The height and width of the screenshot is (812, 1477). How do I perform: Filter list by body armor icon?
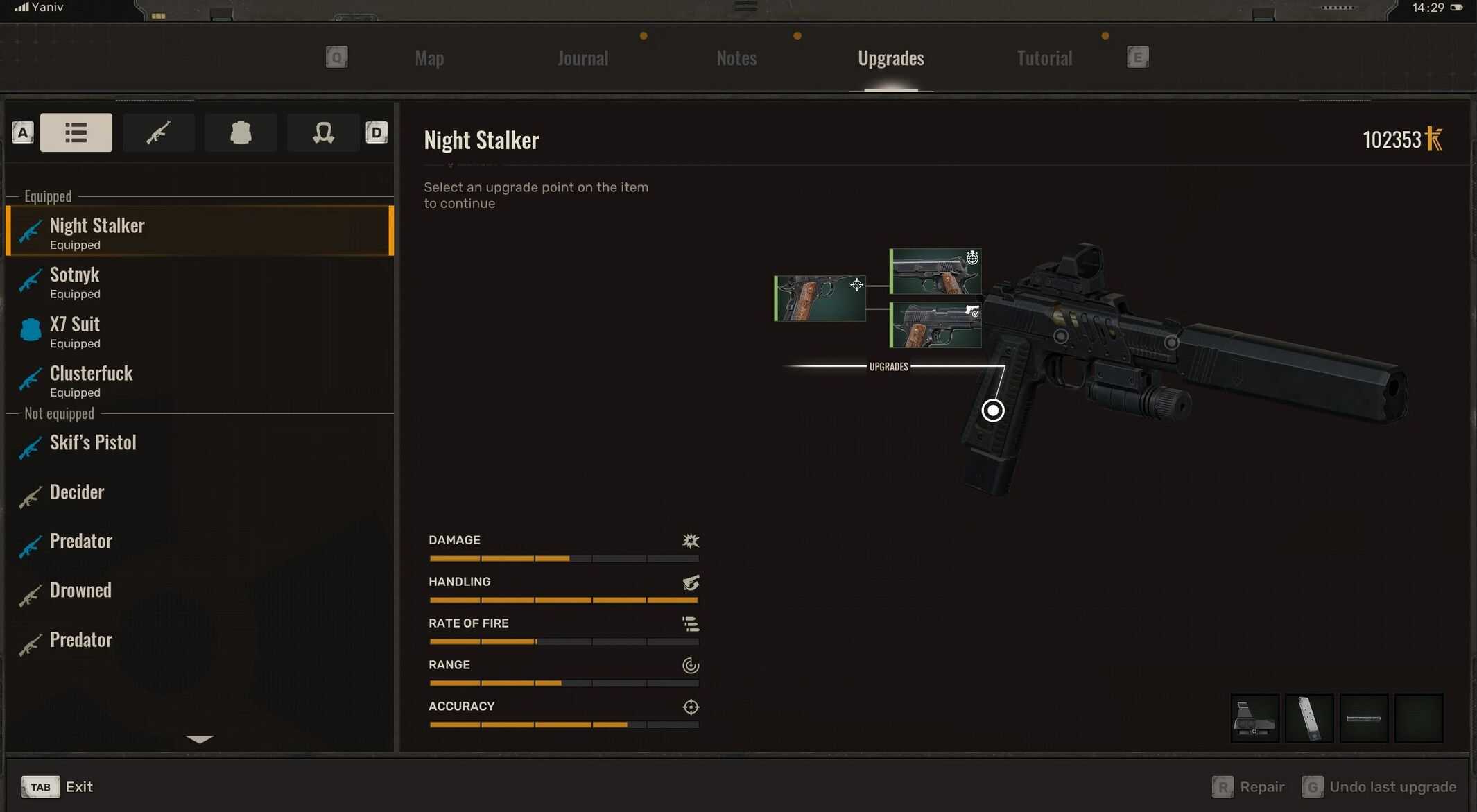[241, 132]
